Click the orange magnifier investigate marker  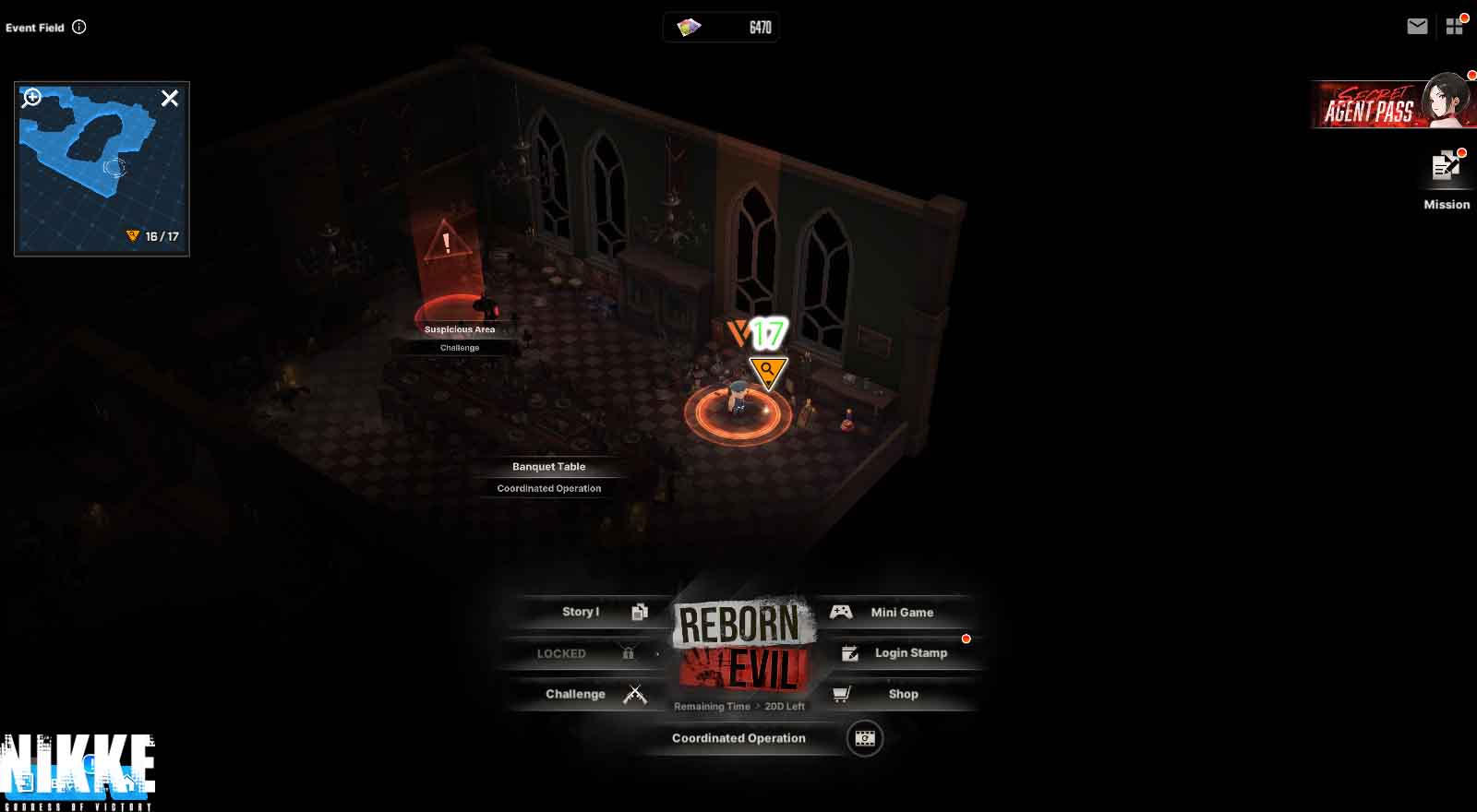[x=767, y=371]
